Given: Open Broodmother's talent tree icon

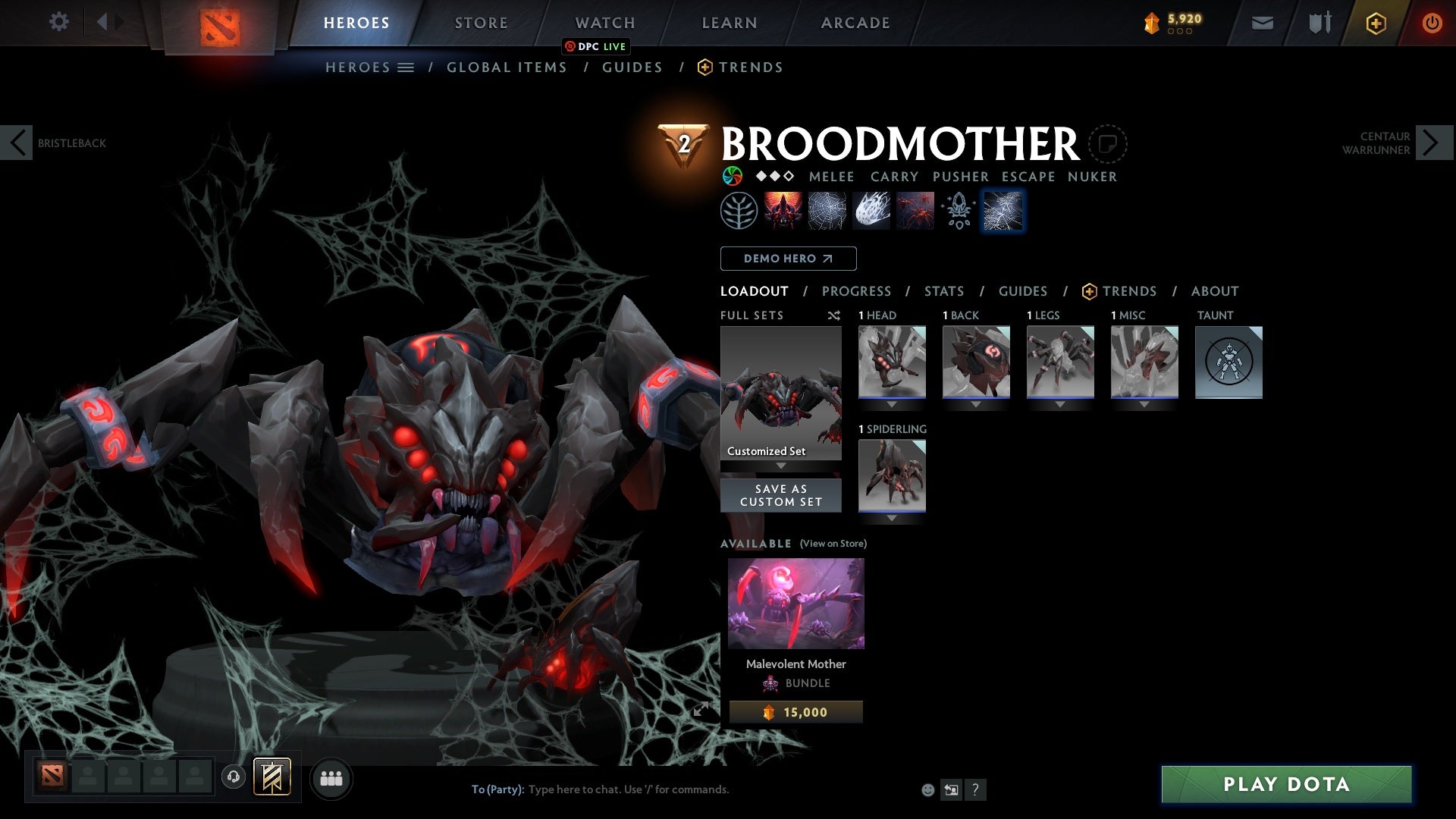Looking at the screenshot, I should [x=738, y=210].
